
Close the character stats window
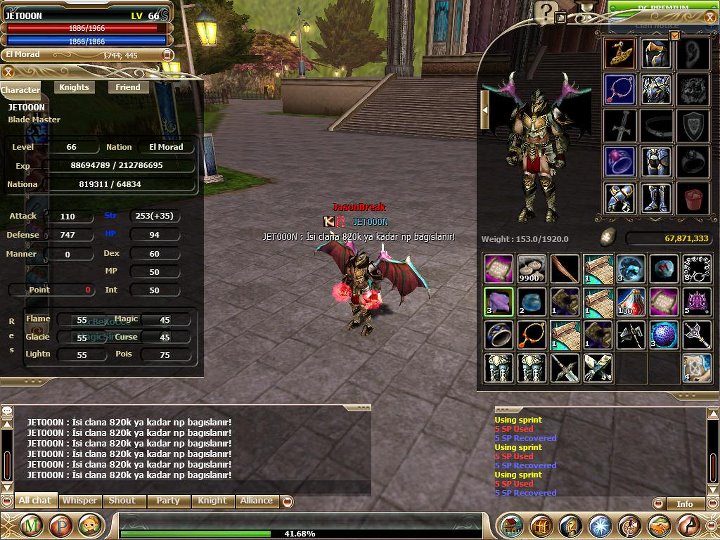[8, 71]
